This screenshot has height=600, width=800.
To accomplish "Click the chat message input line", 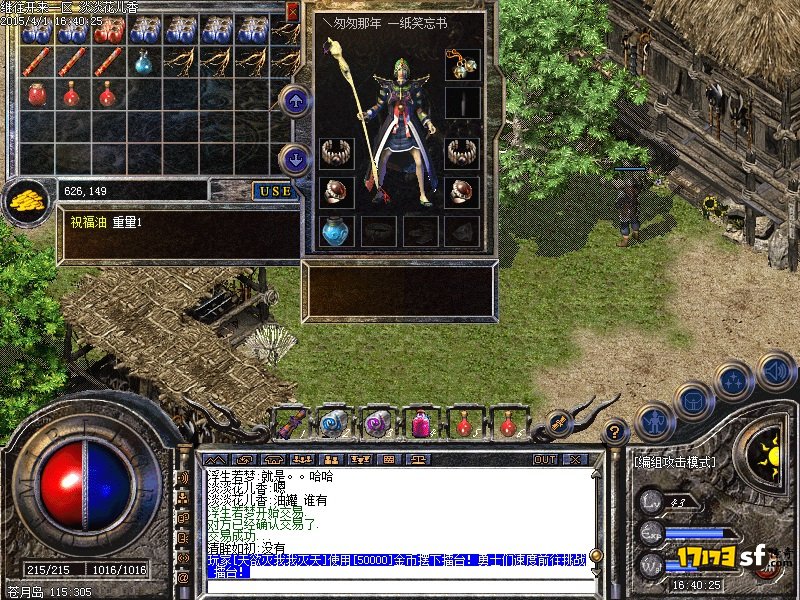I will pos(400,587).
